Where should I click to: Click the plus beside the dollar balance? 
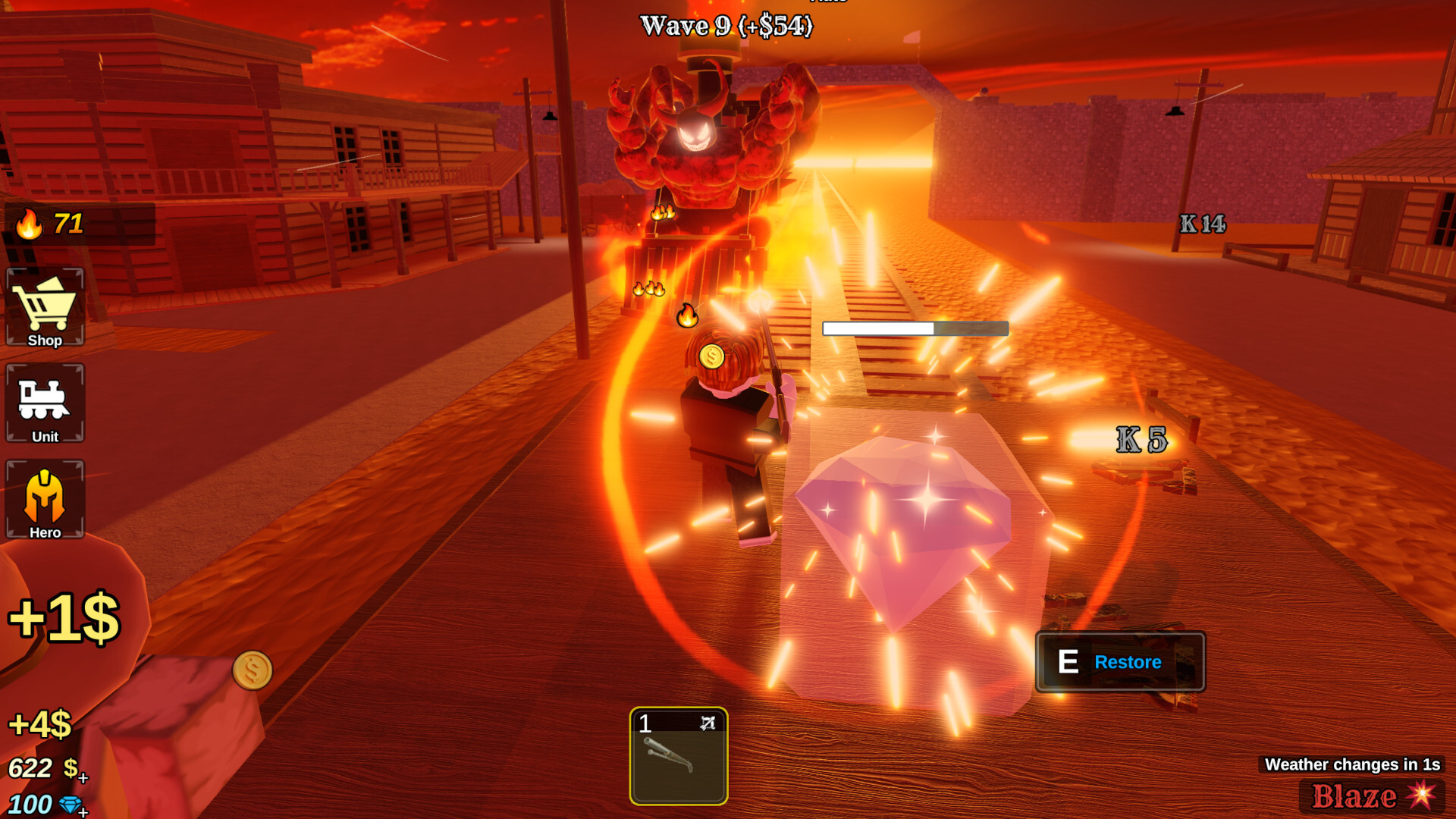pos(83,778)
